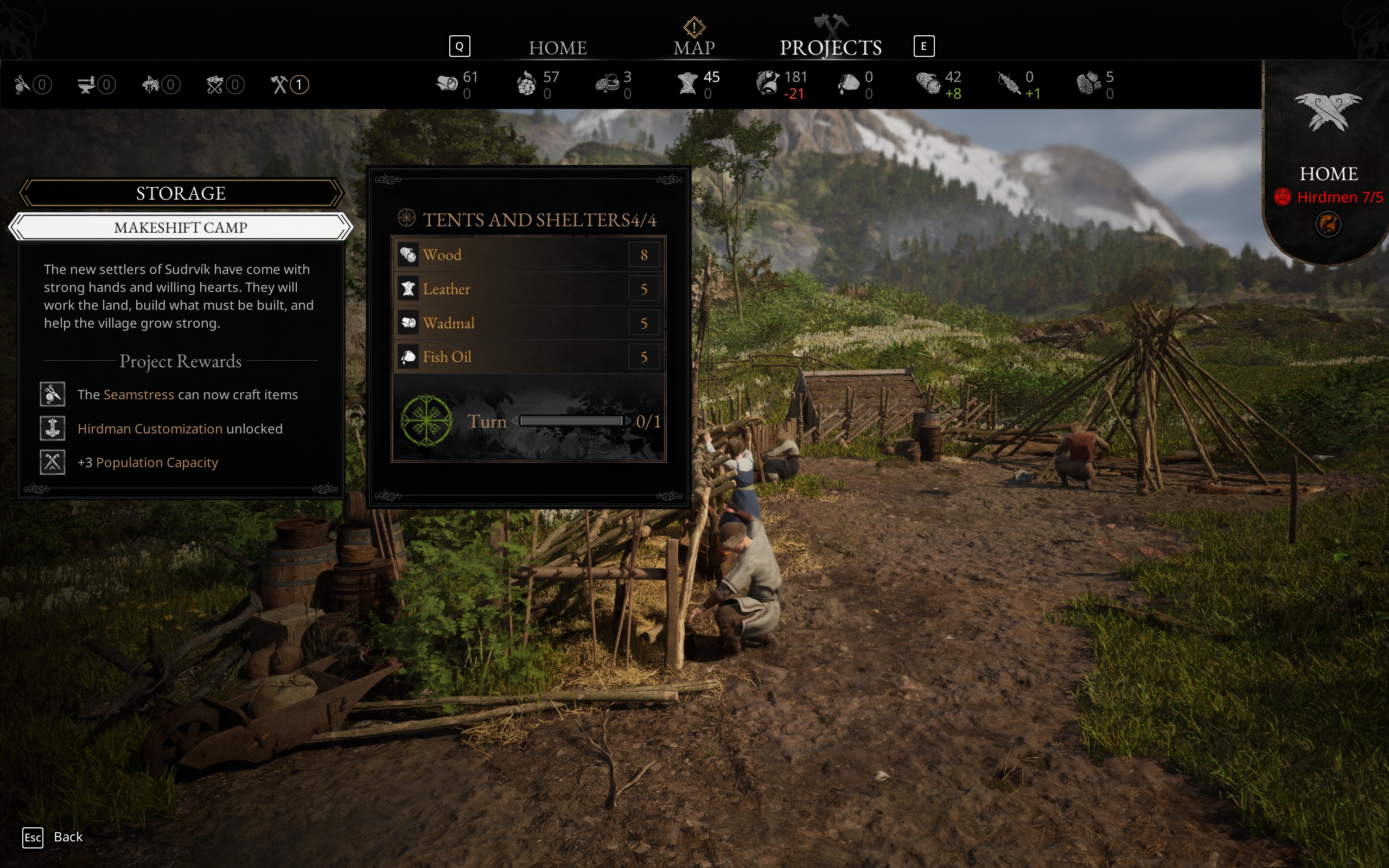The height and width of the screenshot is (868, 1389).
Task: Open the PROJECTS tab
Action: tap(830, 48)
